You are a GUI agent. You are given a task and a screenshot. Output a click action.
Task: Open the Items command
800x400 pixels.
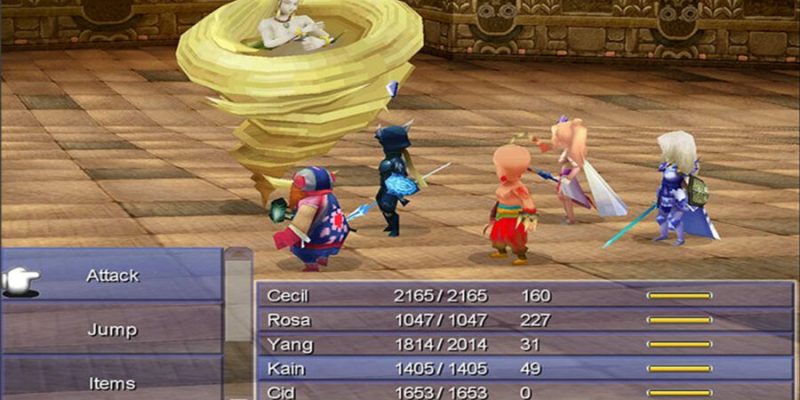[112, 382]
